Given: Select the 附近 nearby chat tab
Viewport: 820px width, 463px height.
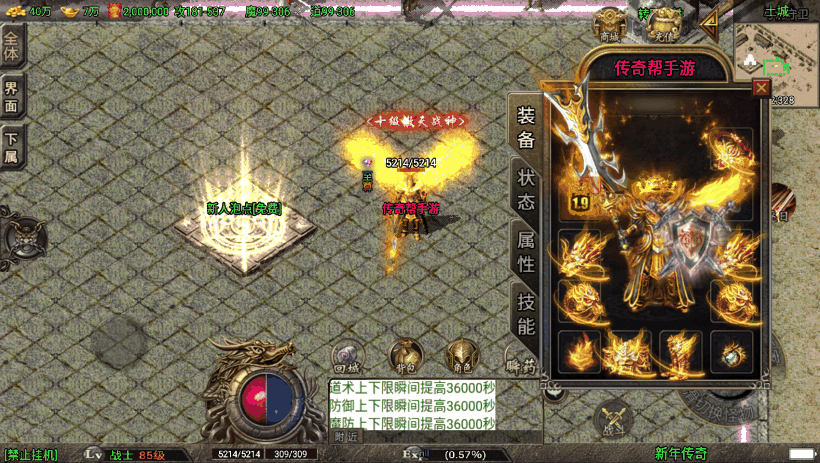Looking at the screenshot, I should (x=346, y=437).
